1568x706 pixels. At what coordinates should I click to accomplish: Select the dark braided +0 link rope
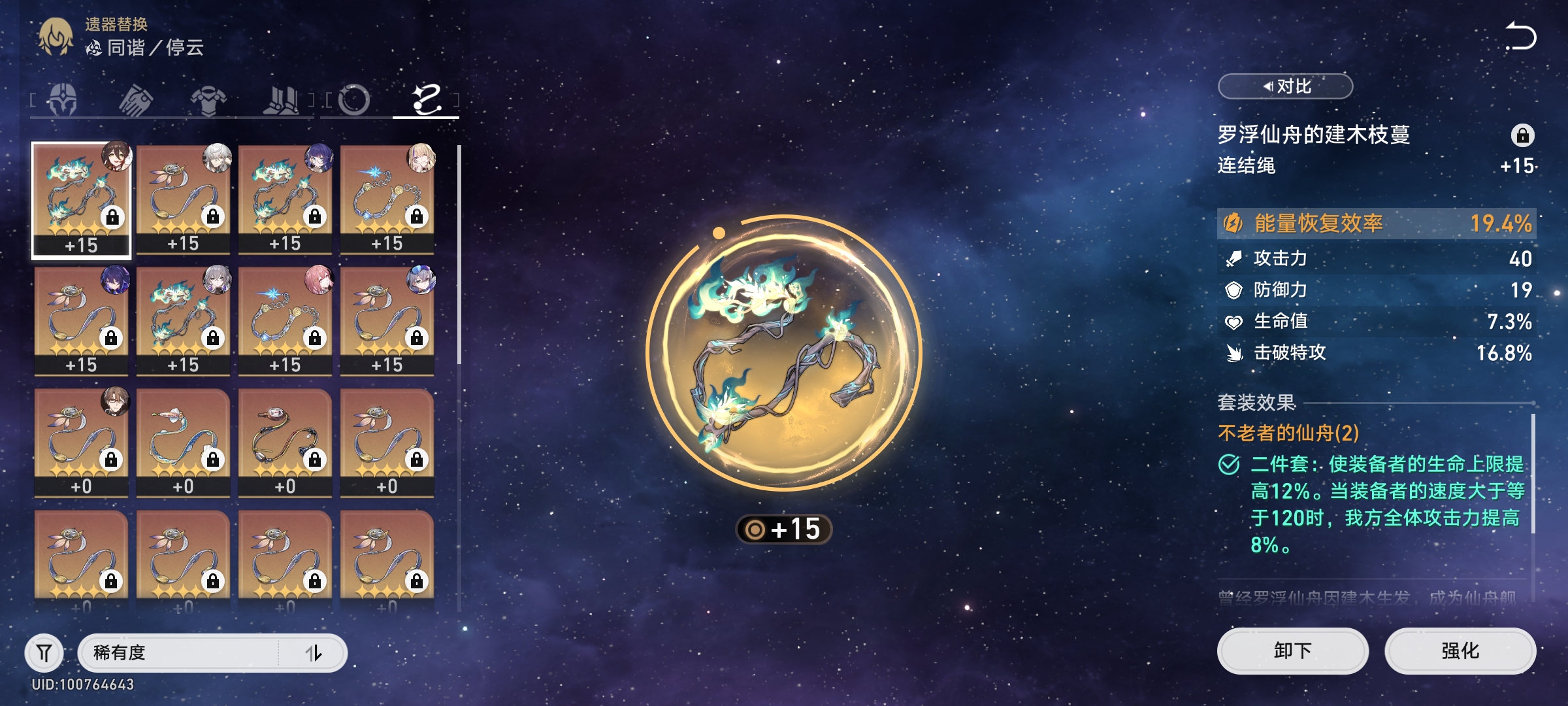(x=285, y=442)
